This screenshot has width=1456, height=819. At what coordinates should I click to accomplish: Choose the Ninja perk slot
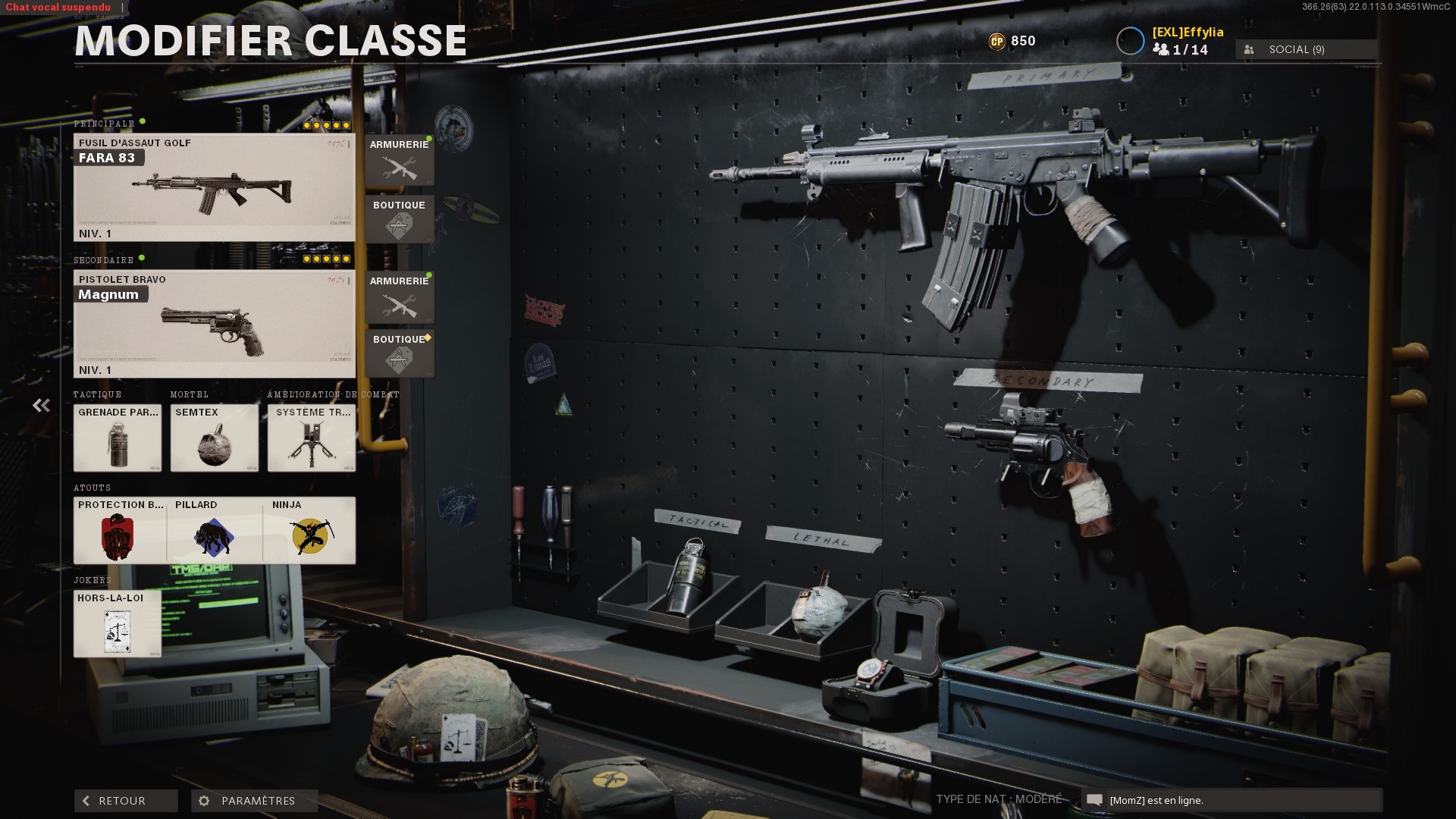[309, 530]
